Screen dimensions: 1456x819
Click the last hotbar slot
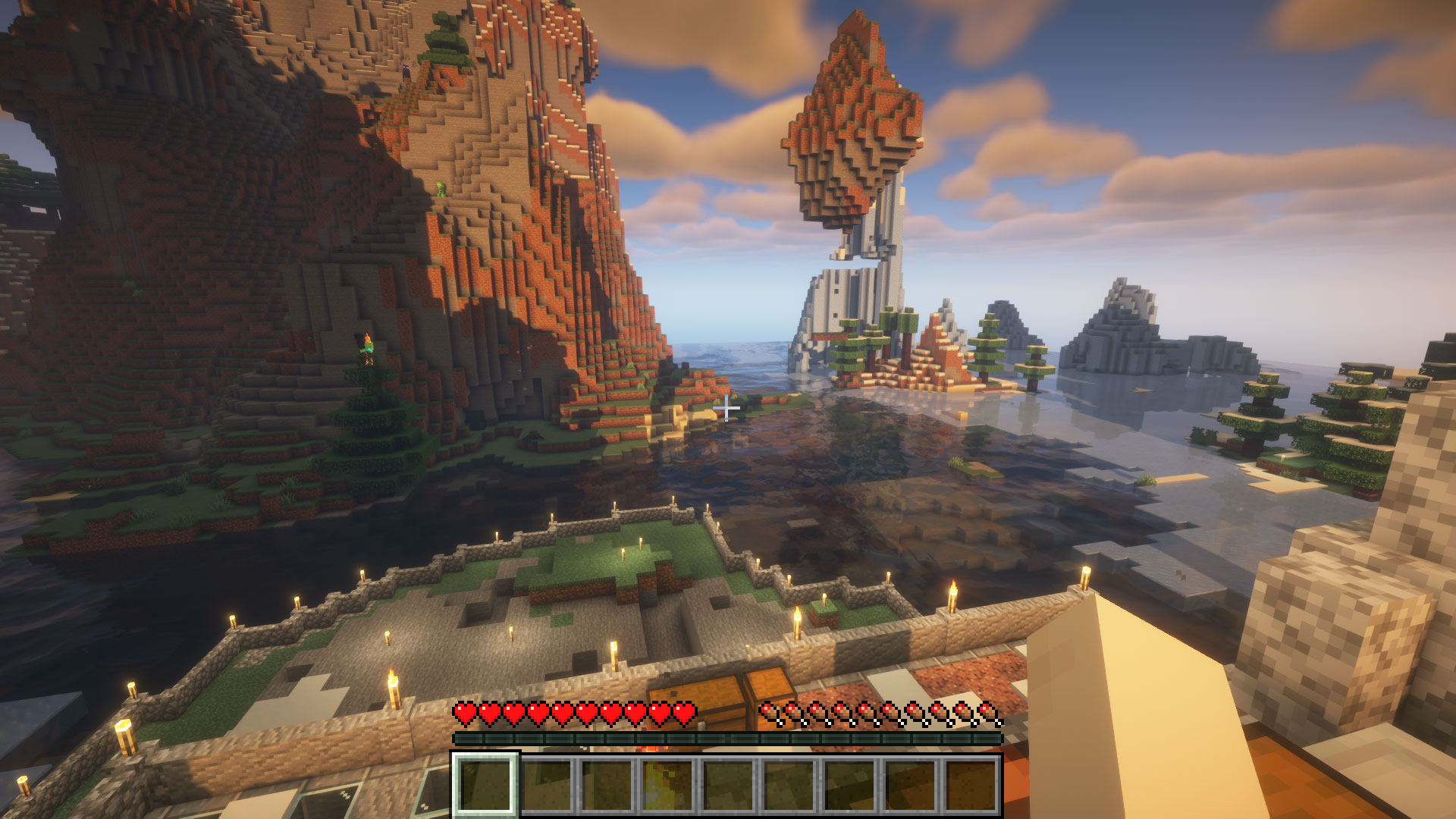971,786
